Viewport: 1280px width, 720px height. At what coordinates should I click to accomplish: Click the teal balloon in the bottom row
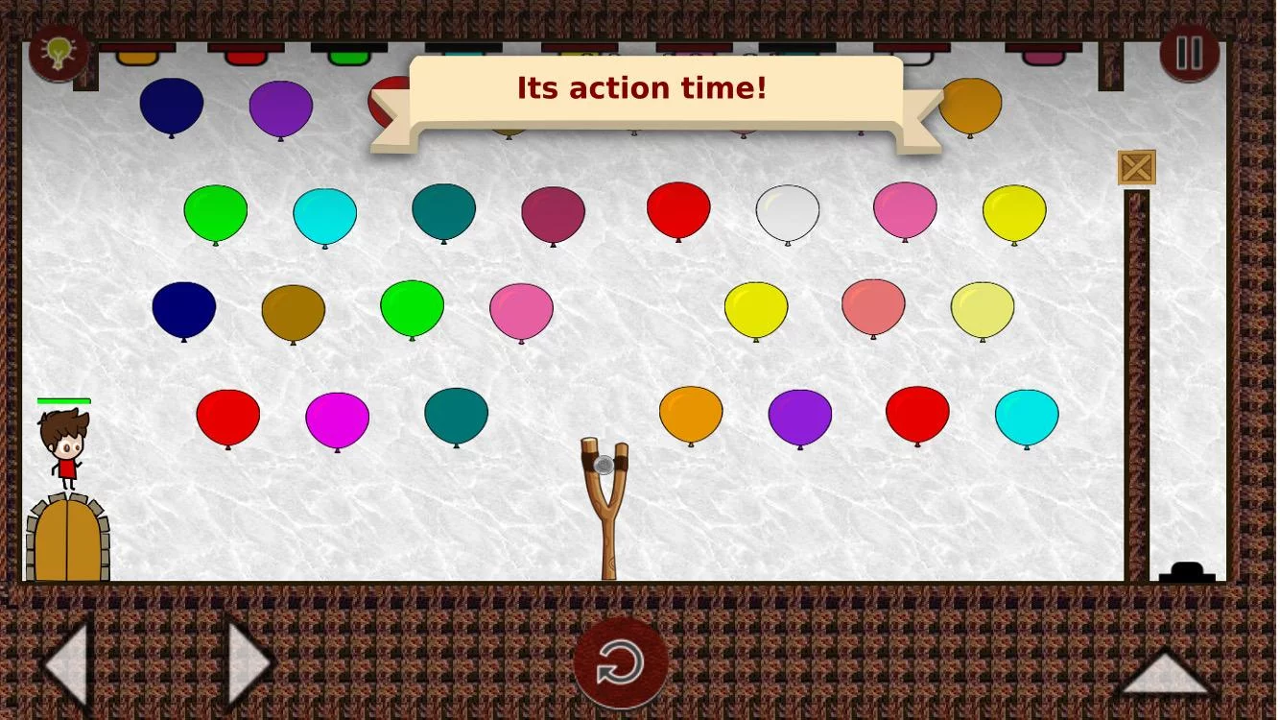456,417
